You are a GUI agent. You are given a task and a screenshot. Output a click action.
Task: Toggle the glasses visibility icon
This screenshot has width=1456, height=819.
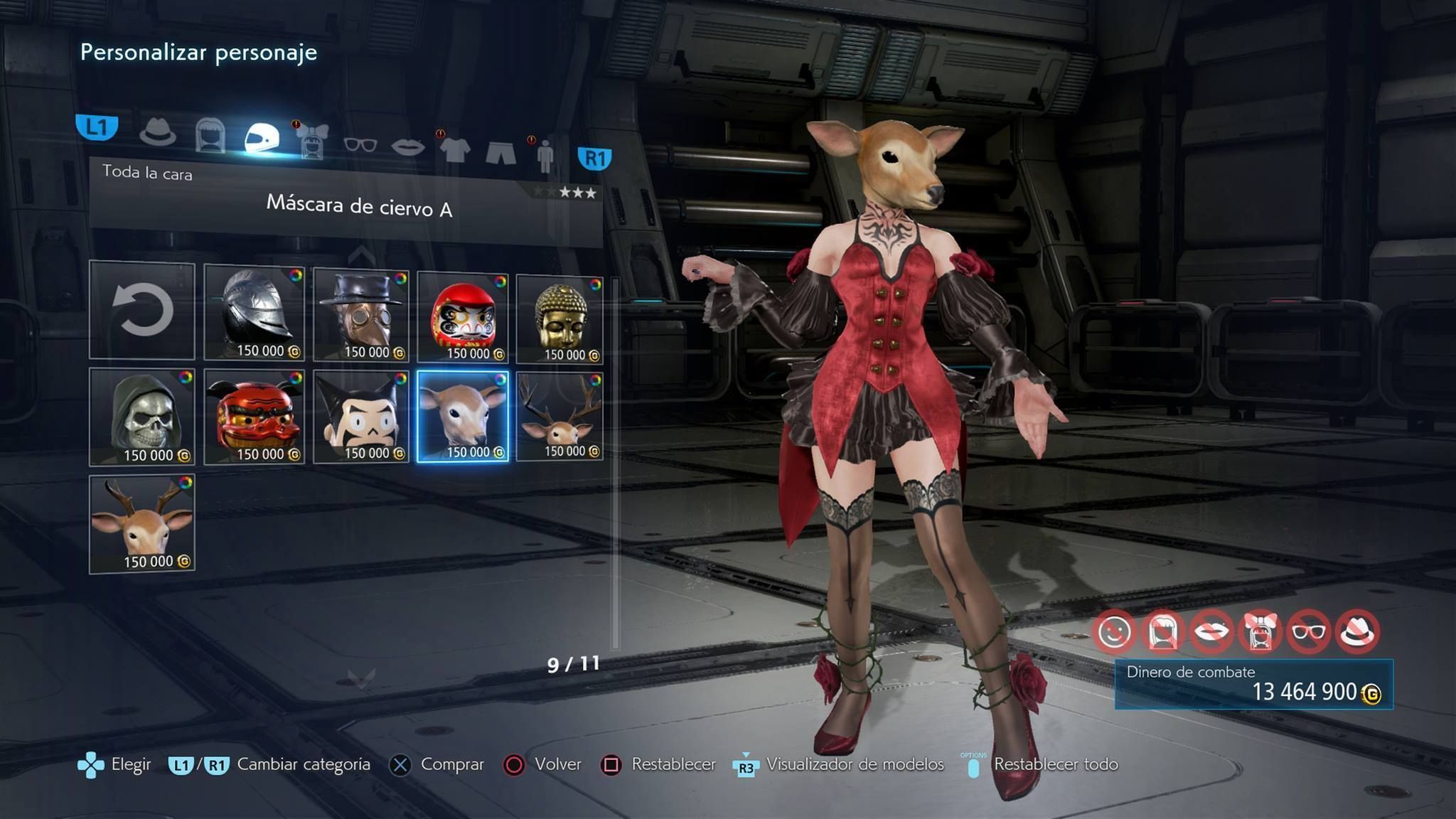[x=1309, y=631]
